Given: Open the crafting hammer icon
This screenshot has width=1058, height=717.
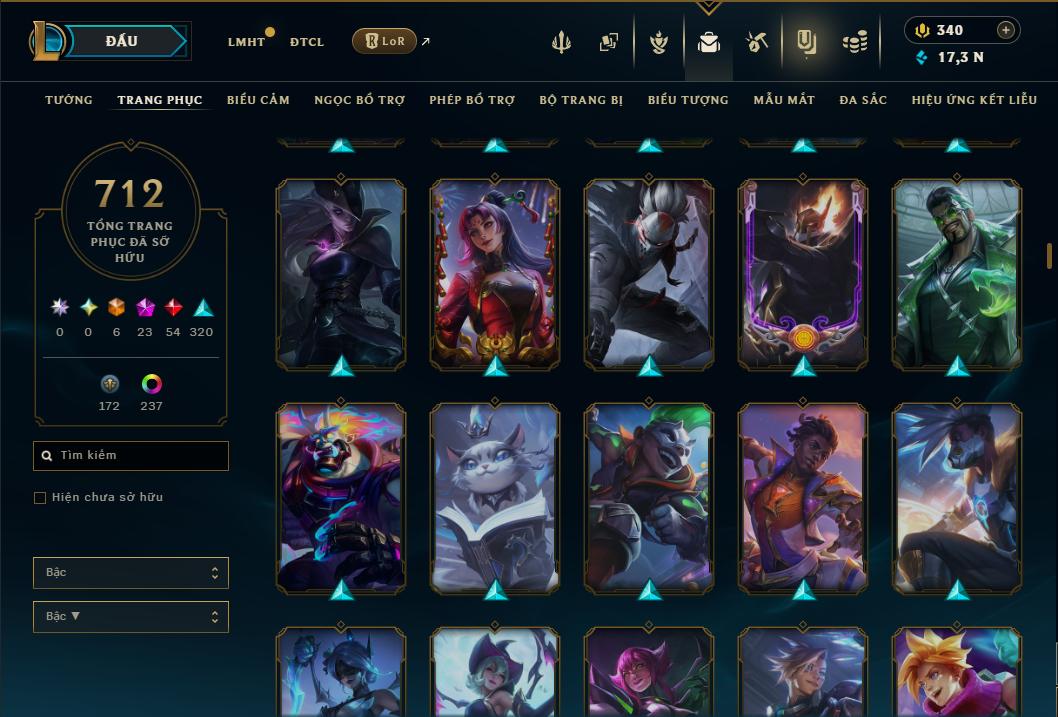Looking at the screenshot, I should point(756,42).
